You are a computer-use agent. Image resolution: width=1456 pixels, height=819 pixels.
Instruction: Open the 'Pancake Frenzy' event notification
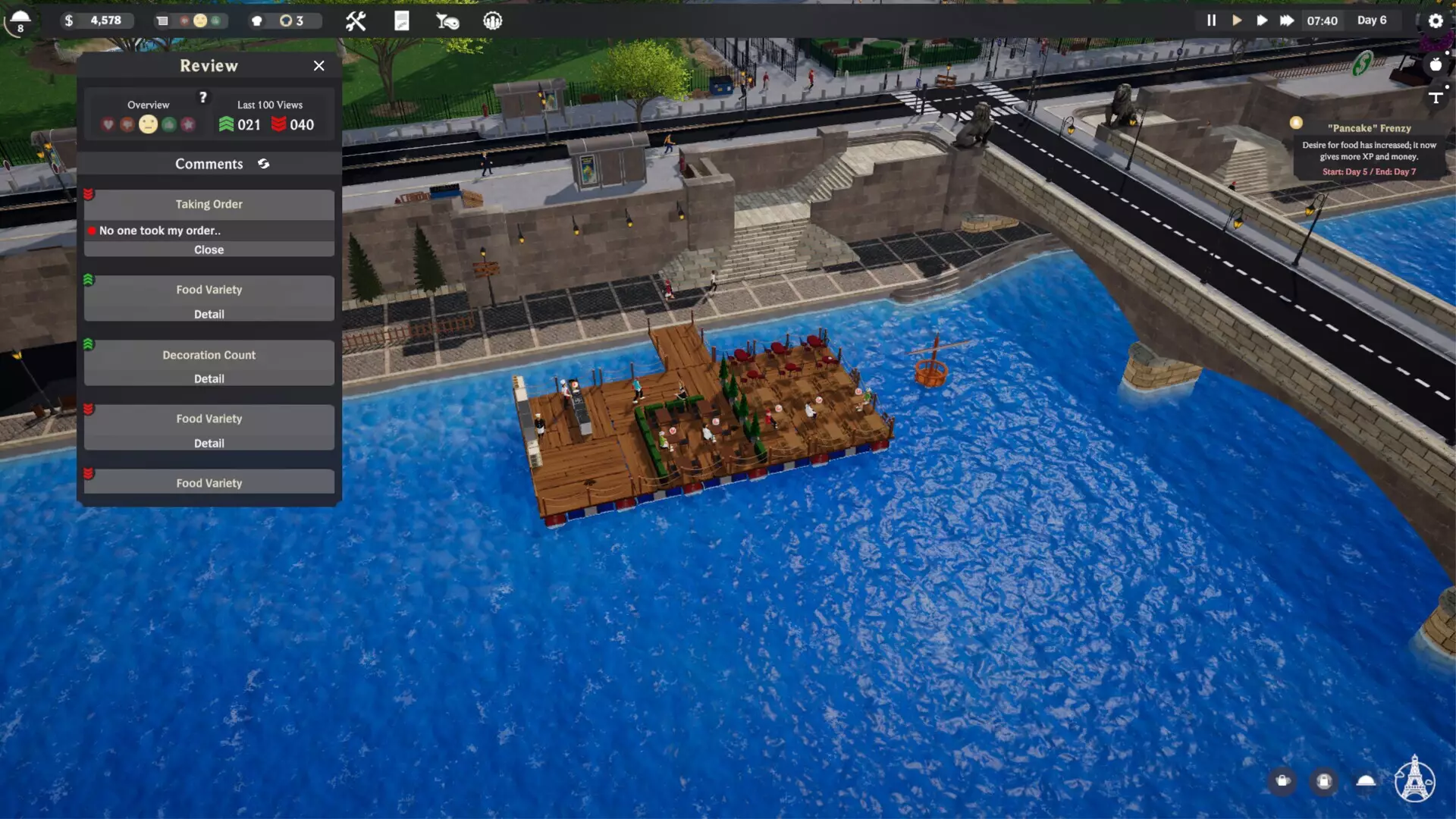[1369, 148]
